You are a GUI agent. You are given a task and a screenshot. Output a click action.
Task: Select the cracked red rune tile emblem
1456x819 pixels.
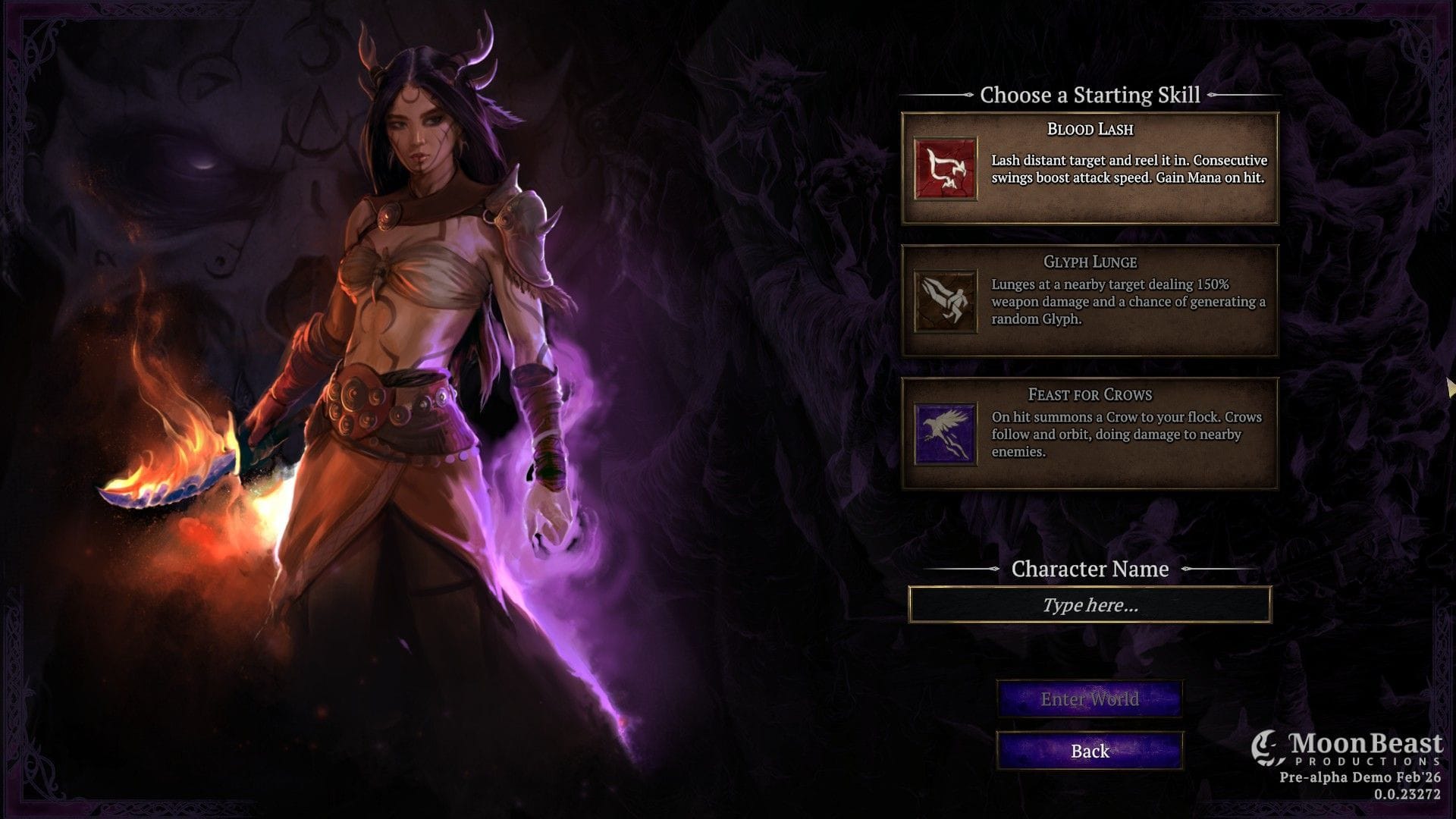[x=945, y=168]
